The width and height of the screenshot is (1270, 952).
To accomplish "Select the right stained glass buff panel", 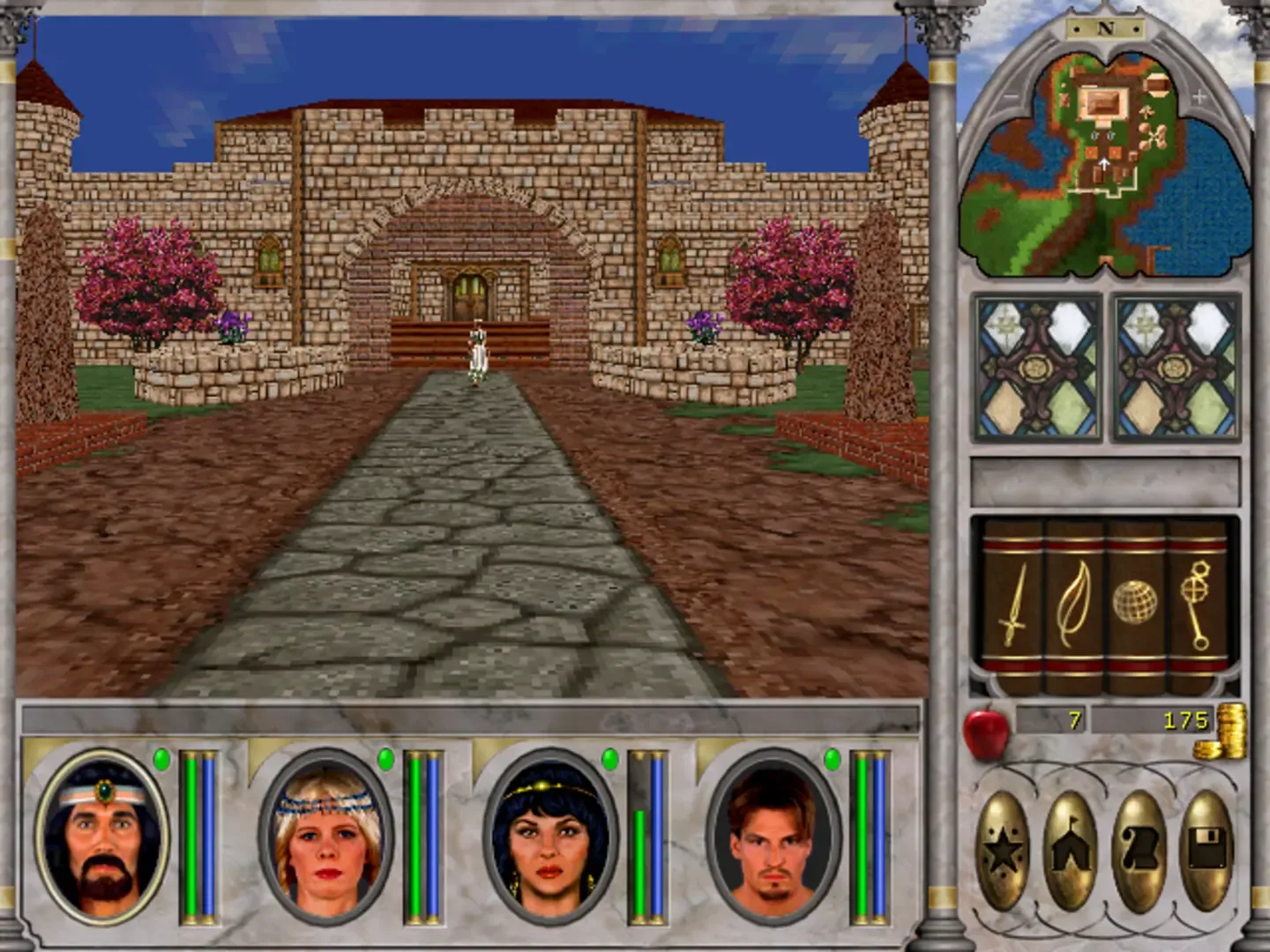I will pyautogui.click(x=1173, y=366).
